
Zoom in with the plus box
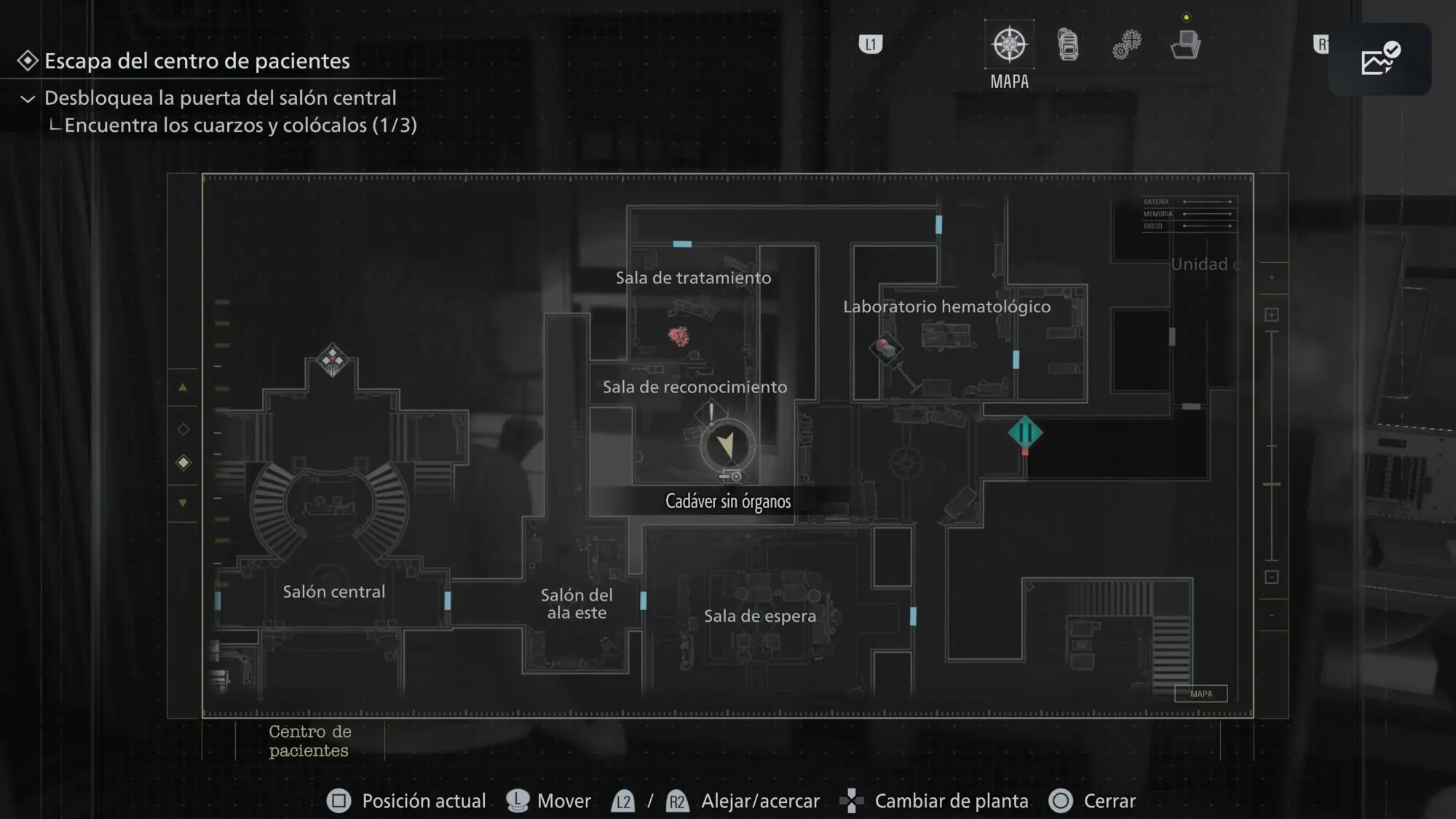click(x=1272, y=314)
